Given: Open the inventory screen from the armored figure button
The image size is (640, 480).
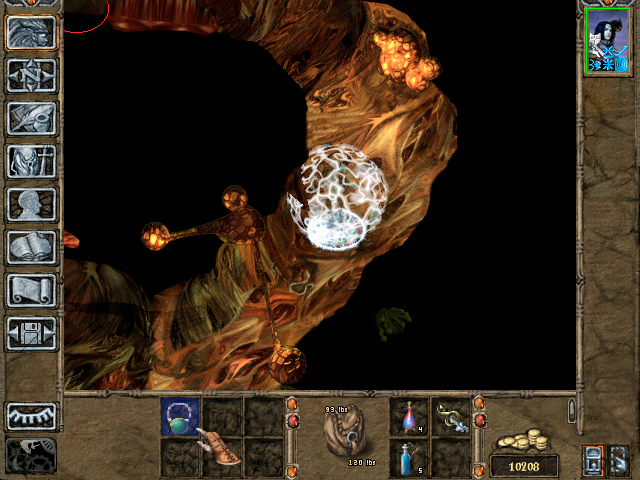Looking at the screenshot, I should (x=31, y=161).
